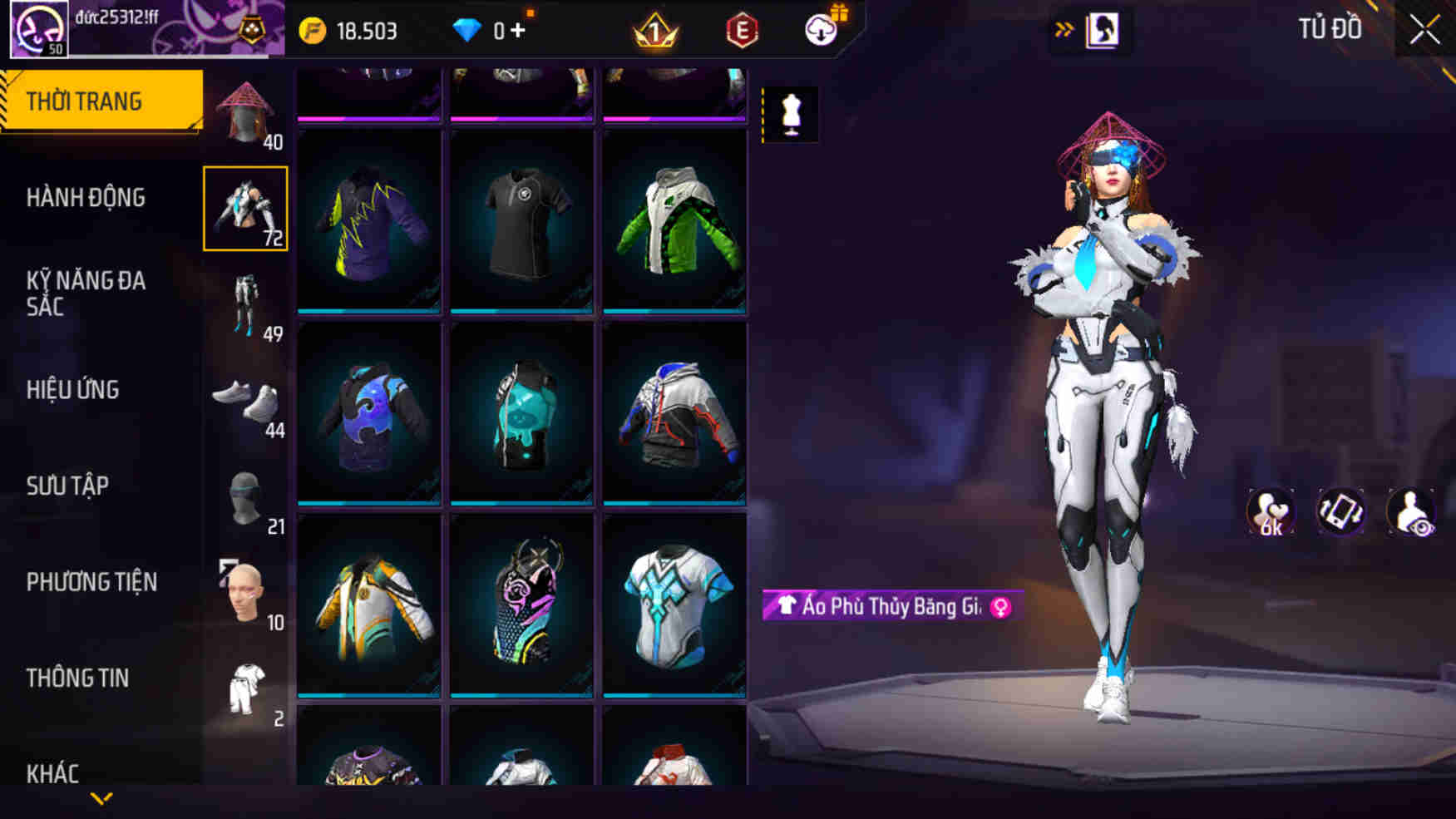This screenshot has width=1456, height=819.
Task: Select the Sưu Tập menu entry
Action: (67, 486)
